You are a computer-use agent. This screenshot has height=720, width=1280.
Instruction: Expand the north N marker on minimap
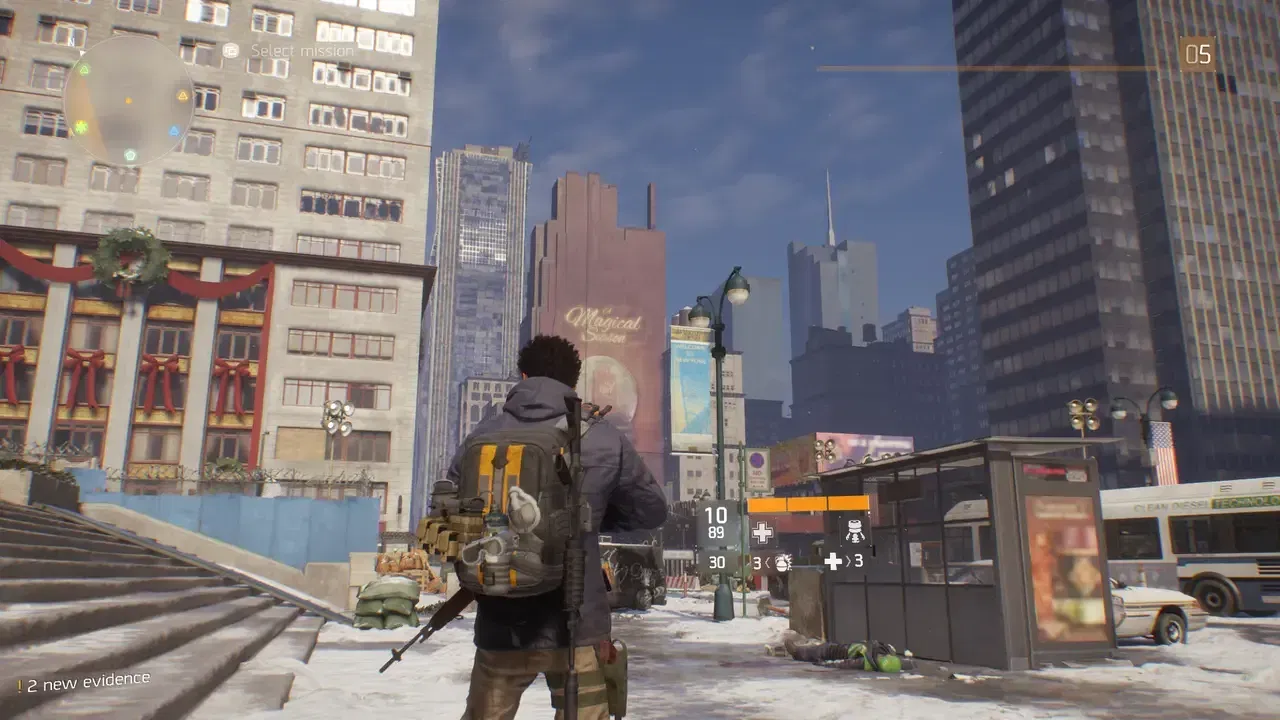[x=72, y=40]
